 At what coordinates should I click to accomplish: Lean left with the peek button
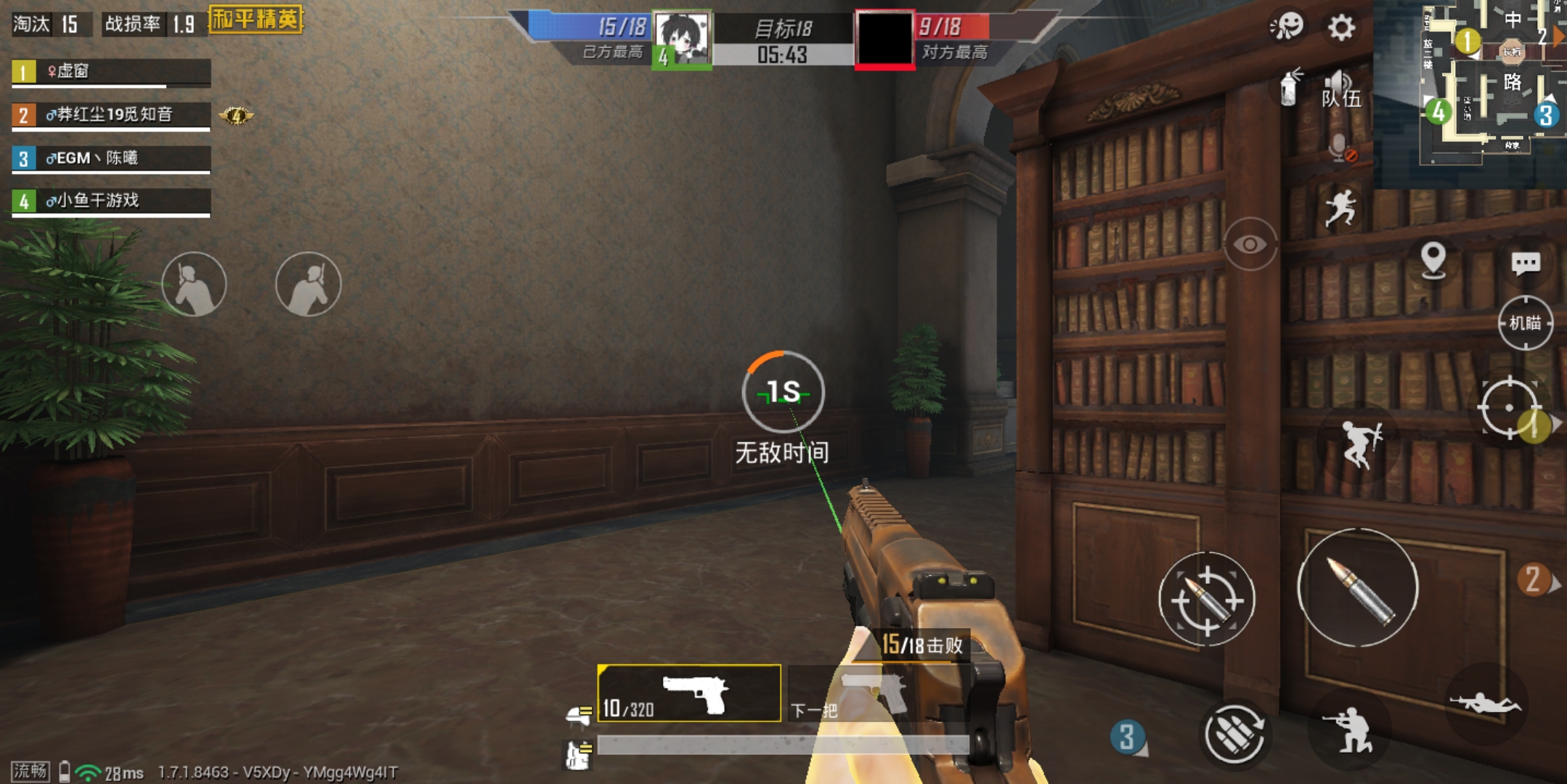coord(194,284)
